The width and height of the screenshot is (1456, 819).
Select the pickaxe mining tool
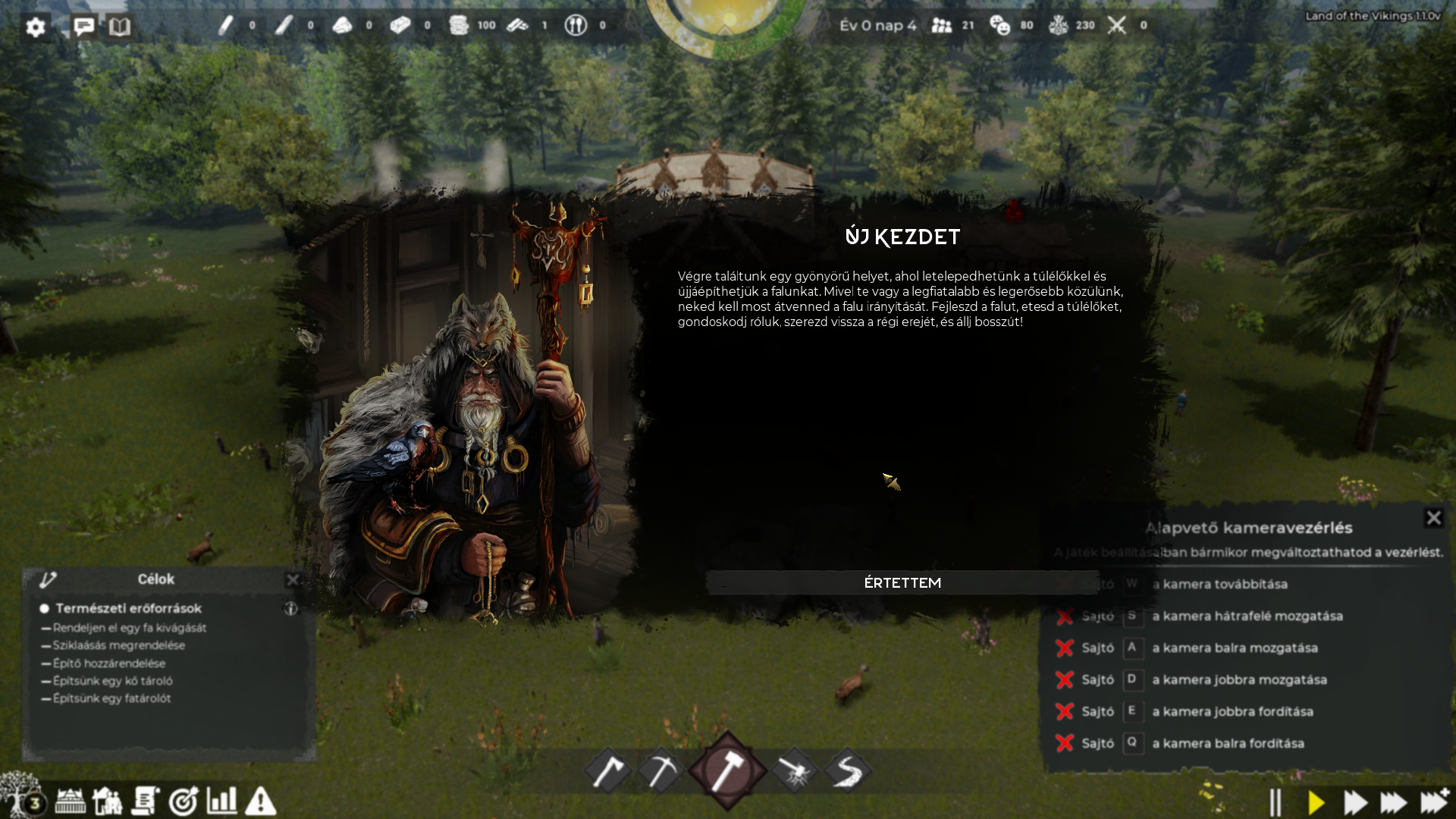661,771
